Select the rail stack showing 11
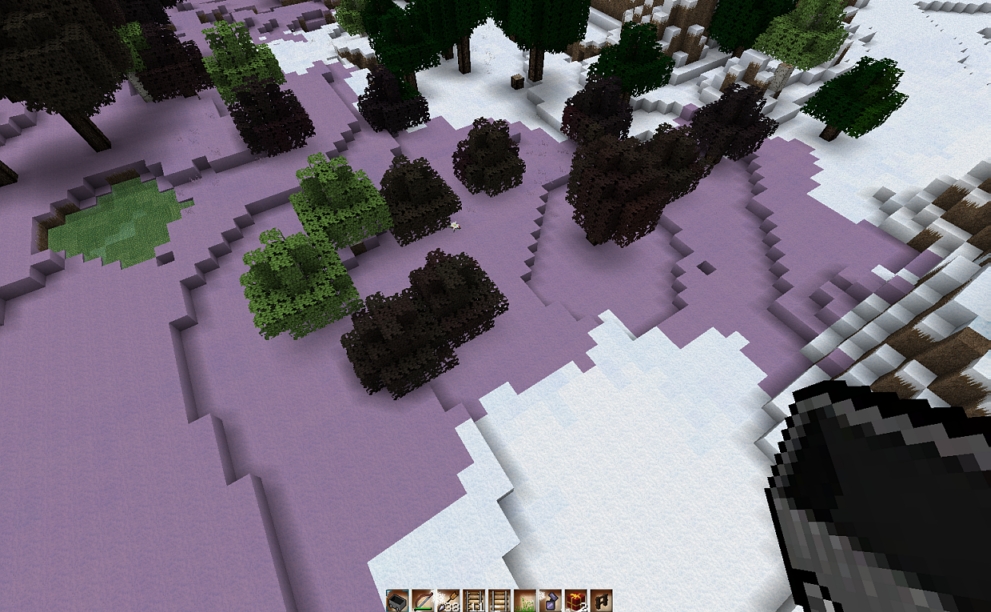 tap(474, 601)
